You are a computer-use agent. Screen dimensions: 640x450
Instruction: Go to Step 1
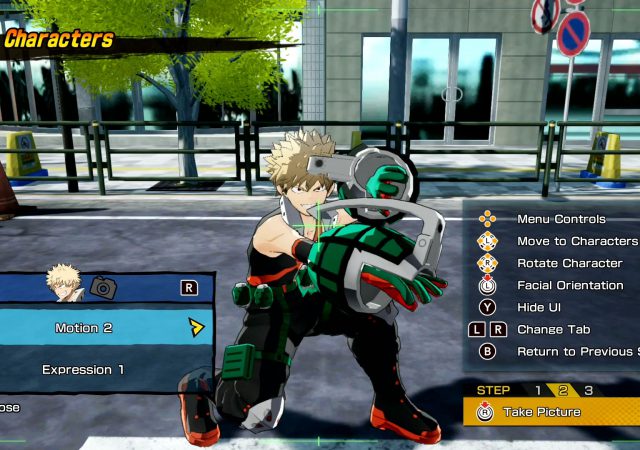[538, 390]
